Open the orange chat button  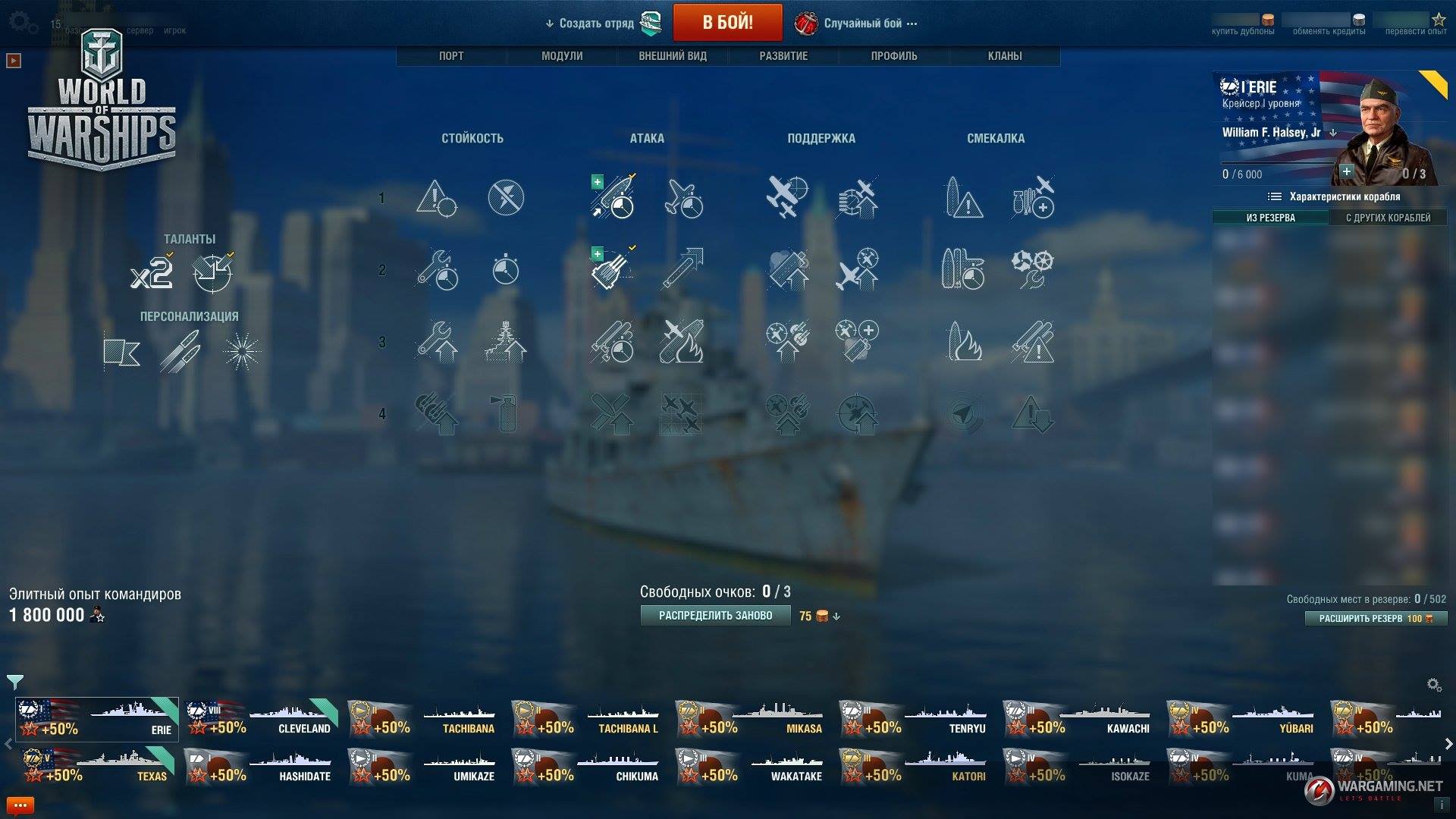(20, 805)
